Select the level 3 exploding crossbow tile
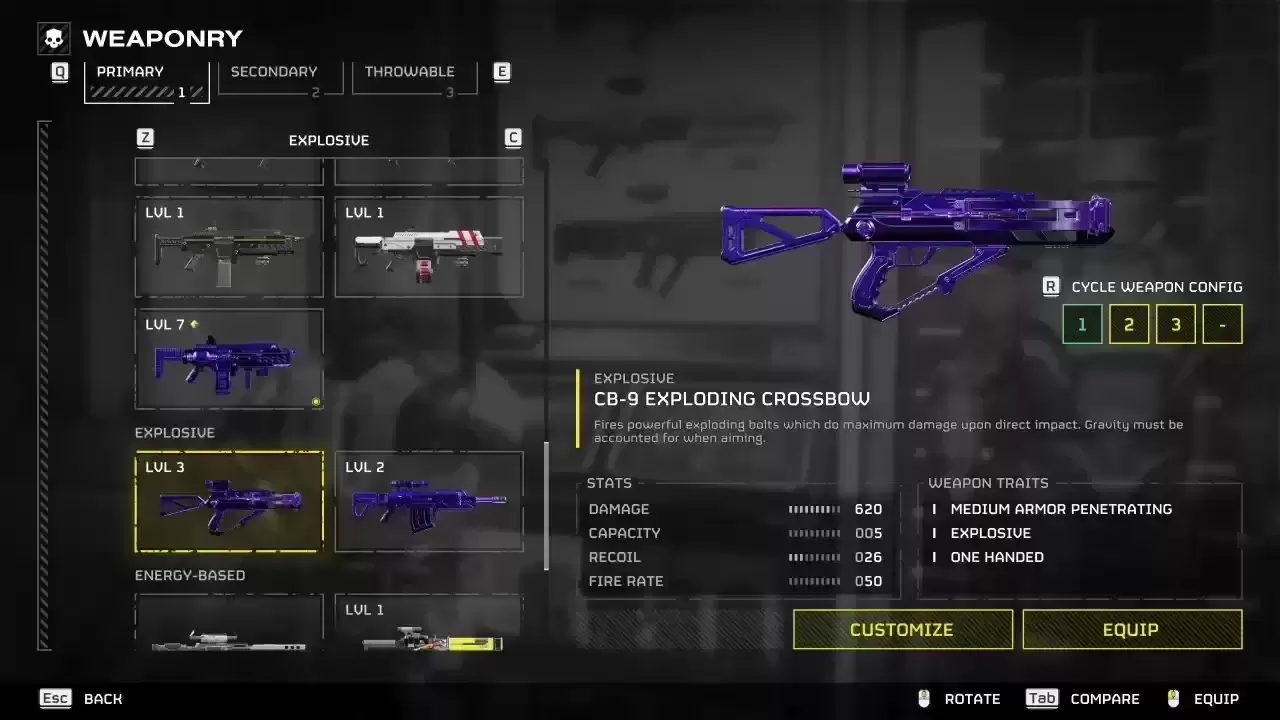Image resolution: width=1280 pixels, height=720 pixels. coord(229,502)
